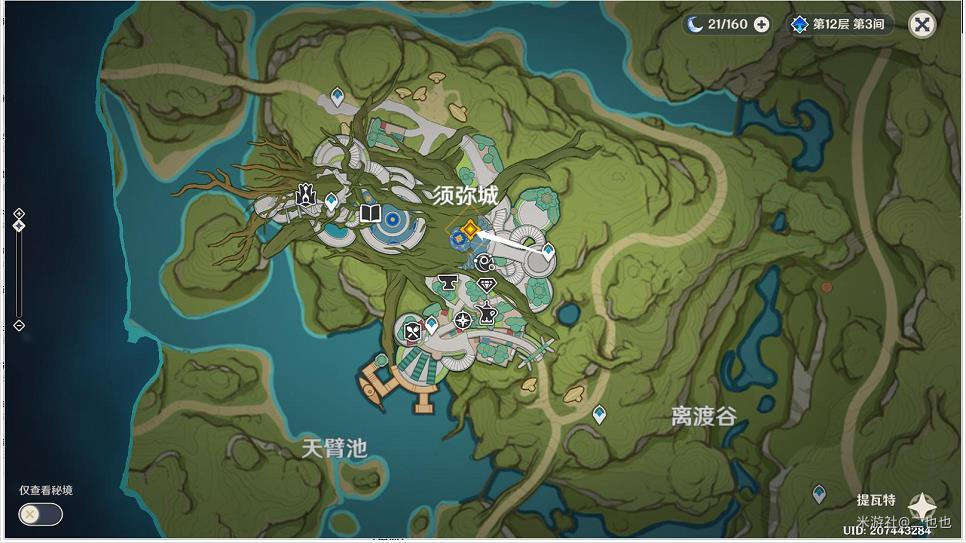This screenshot has height=543, width=966.
Task: Select the yellow diamond quest marker
Action: (x=469, y=229)
